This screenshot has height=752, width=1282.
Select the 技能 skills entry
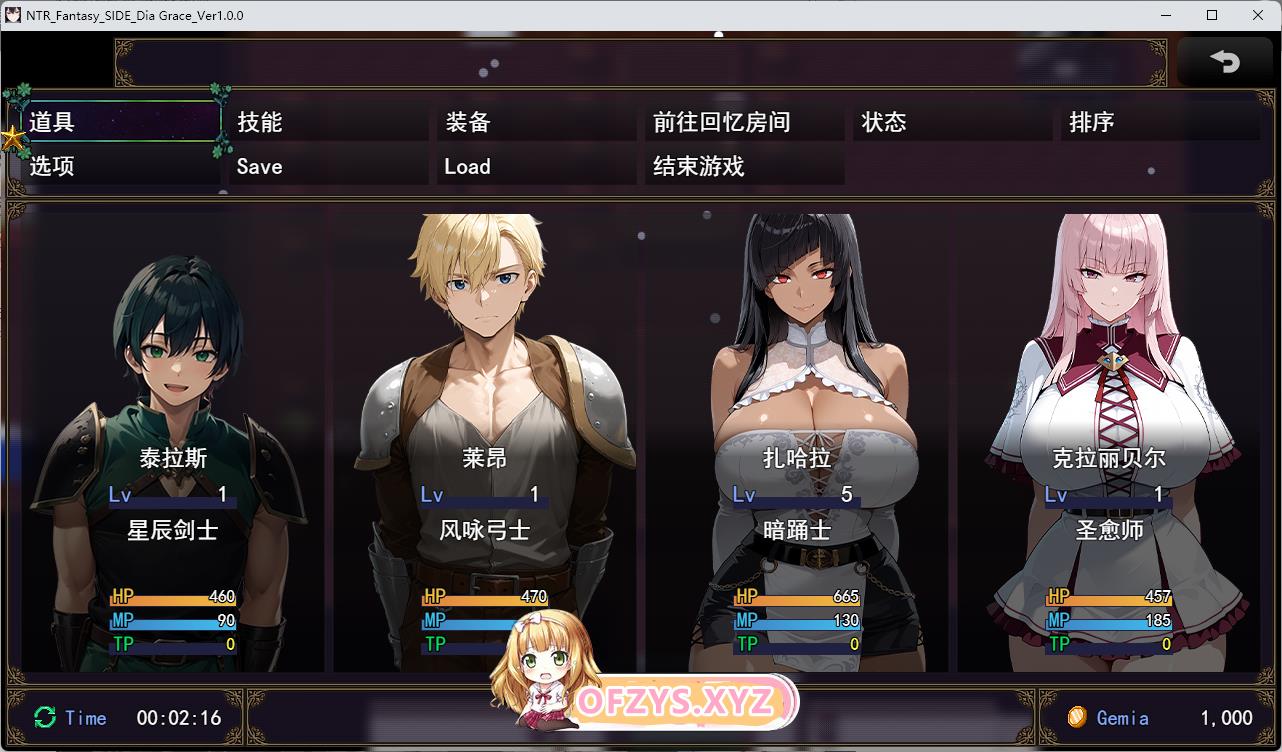pos(330,122)
